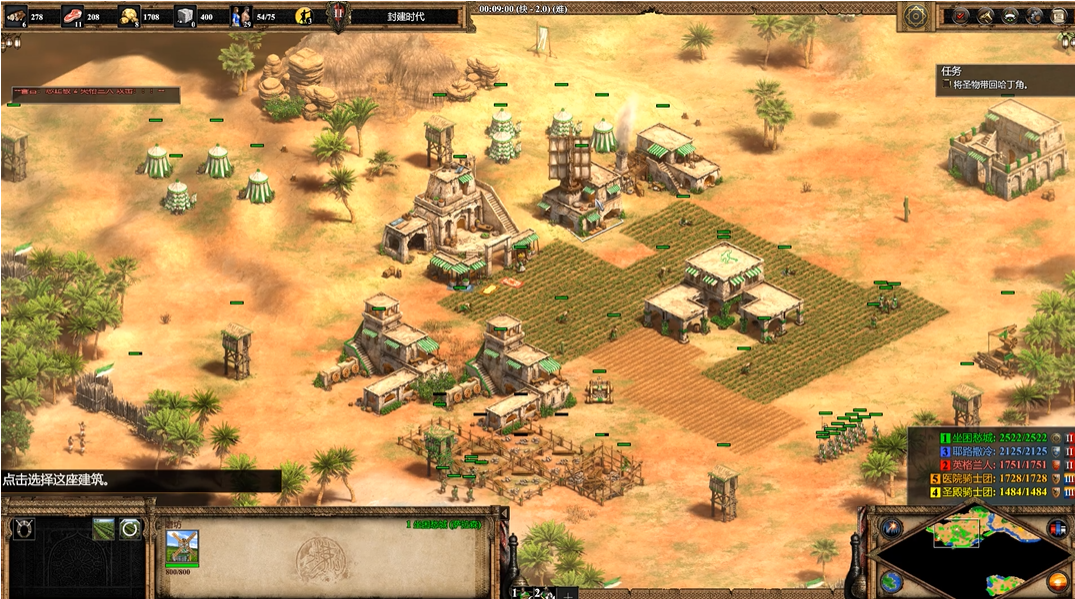Image resolution: width=1075 pixels, height=599 pixels.
Task: Open the gear settings button
Action: (1034, 16)
